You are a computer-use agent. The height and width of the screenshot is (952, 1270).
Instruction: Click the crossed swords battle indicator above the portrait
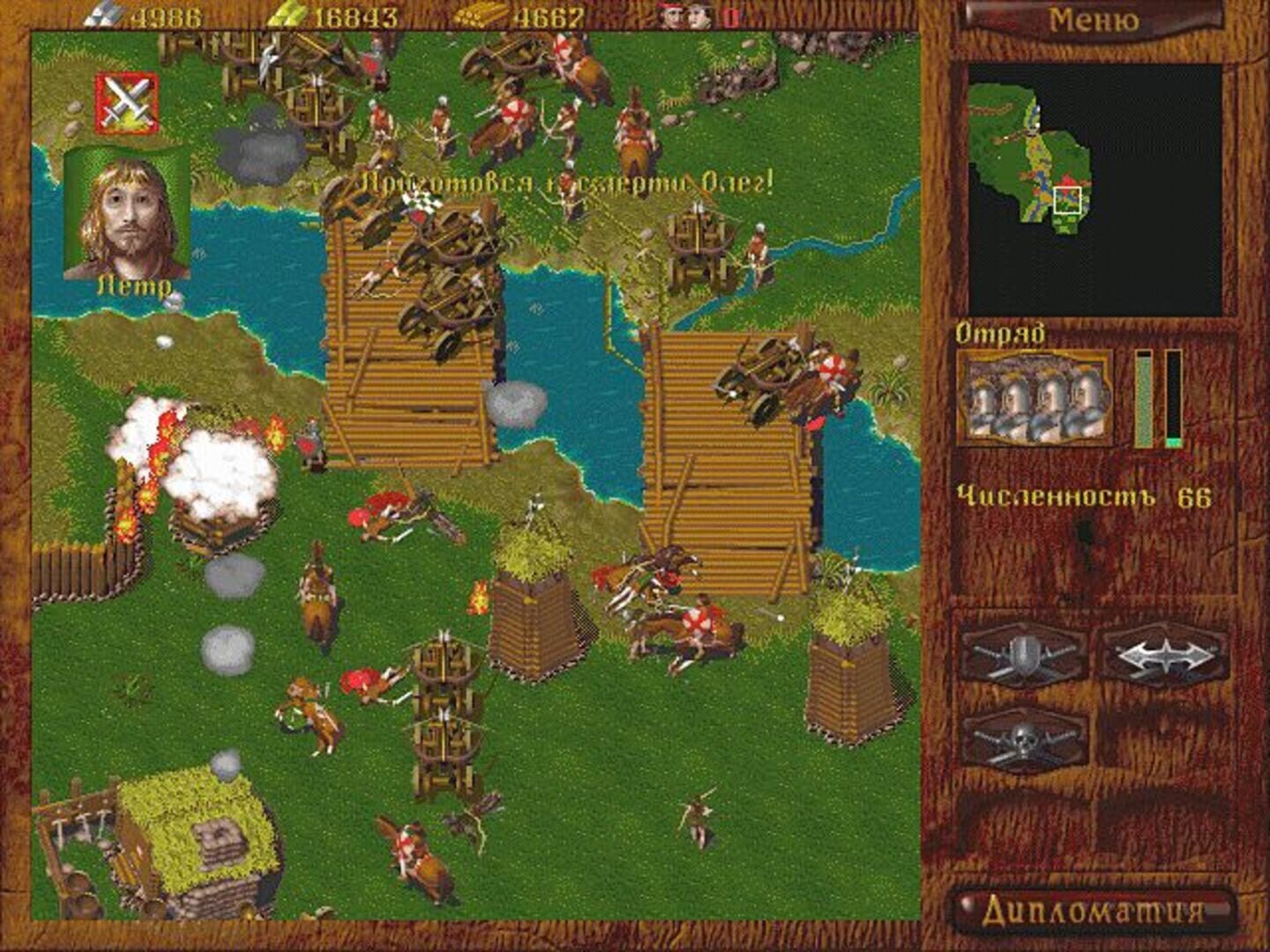127,101
